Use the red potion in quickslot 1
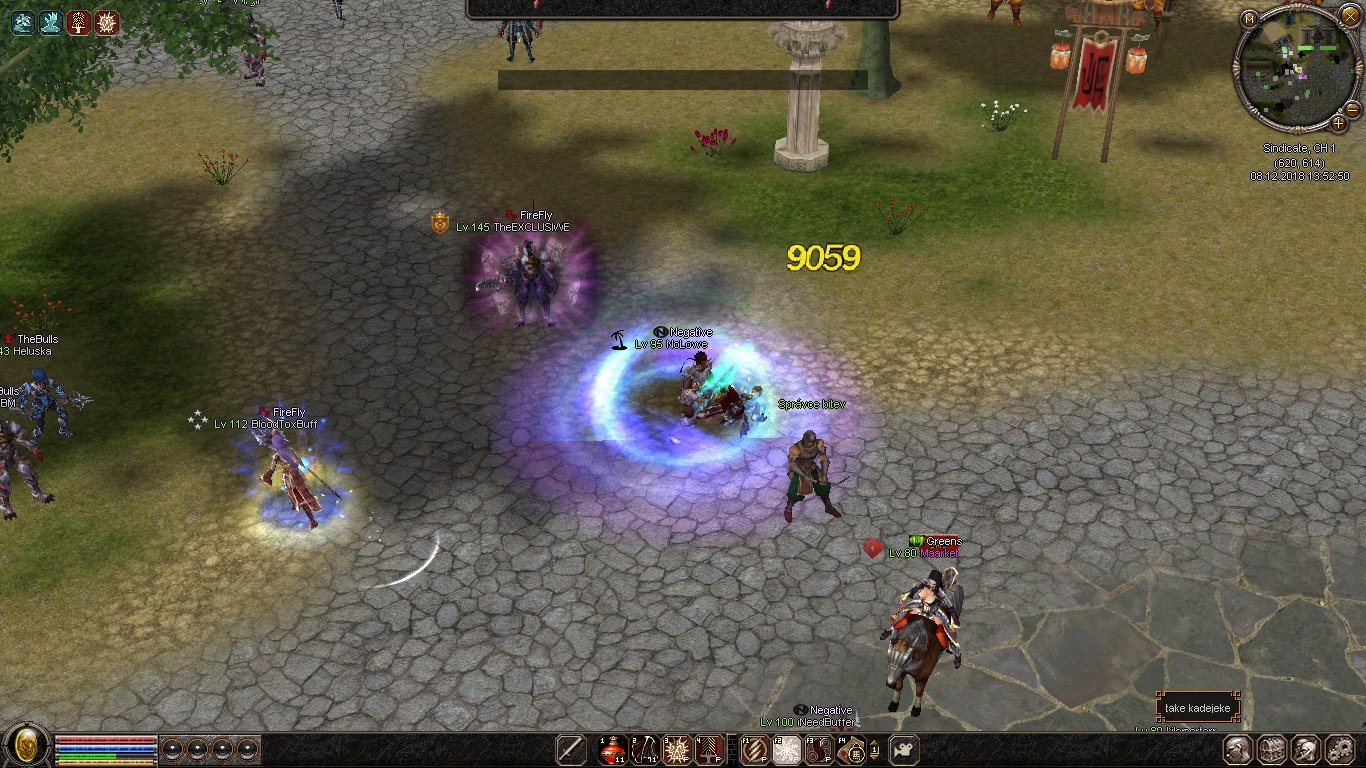Viewport: 1366px width, 768px height. click(x=612, y=749)
